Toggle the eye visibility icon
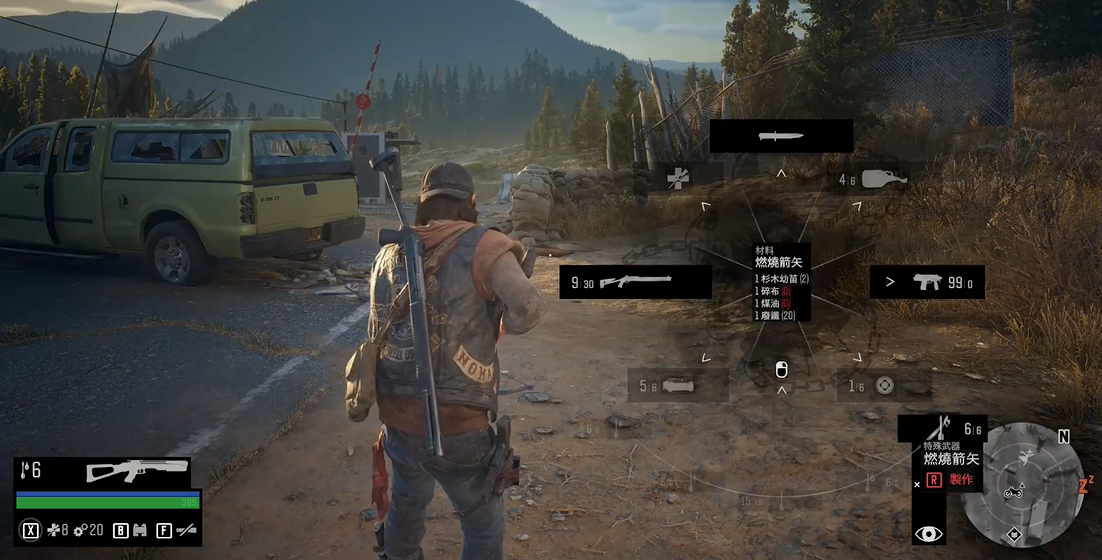 coord(929,534)
